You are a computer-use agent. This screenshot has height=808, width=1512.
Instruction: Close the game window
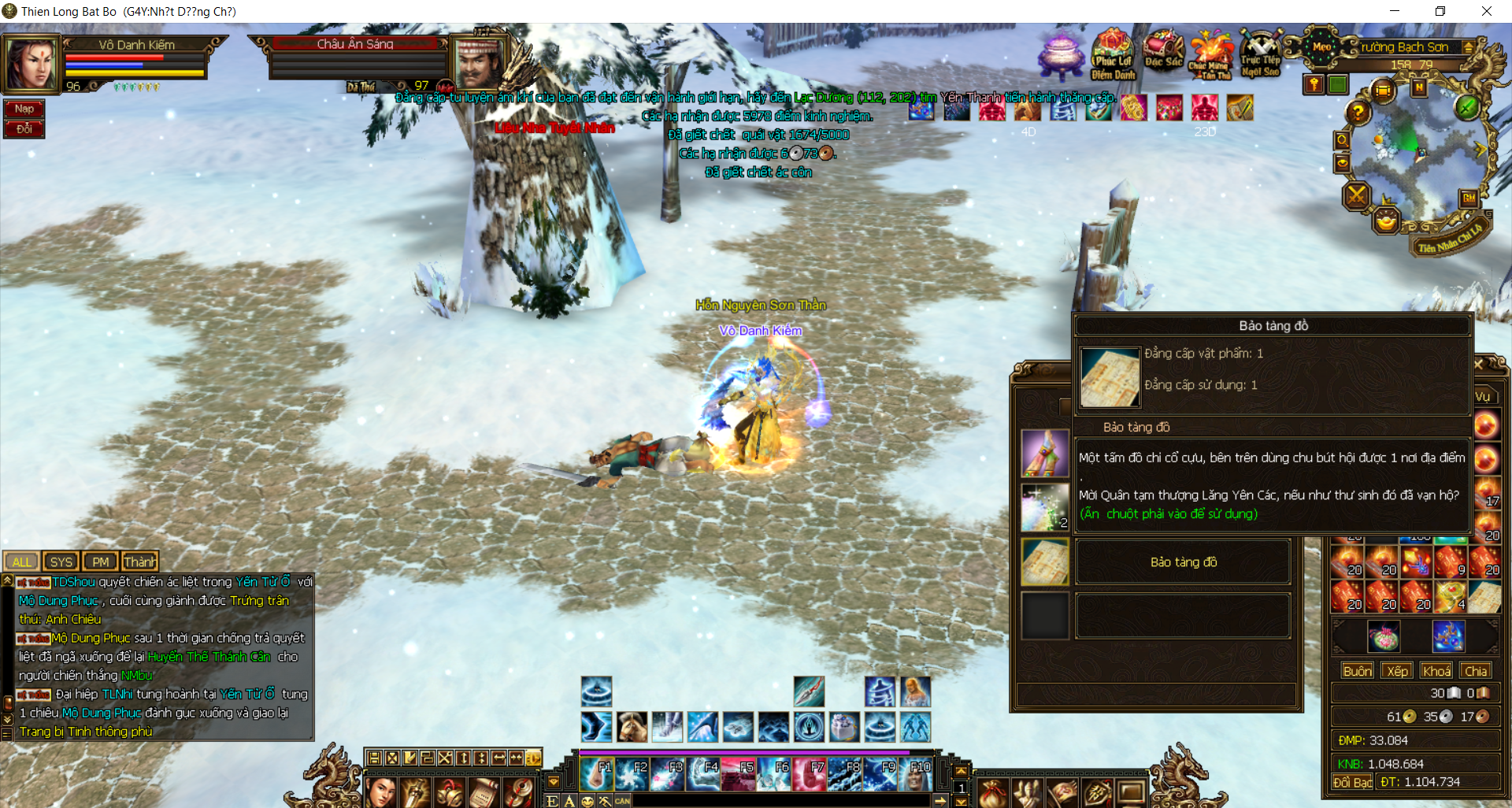pyautogui.click(x=1486, y=11)
